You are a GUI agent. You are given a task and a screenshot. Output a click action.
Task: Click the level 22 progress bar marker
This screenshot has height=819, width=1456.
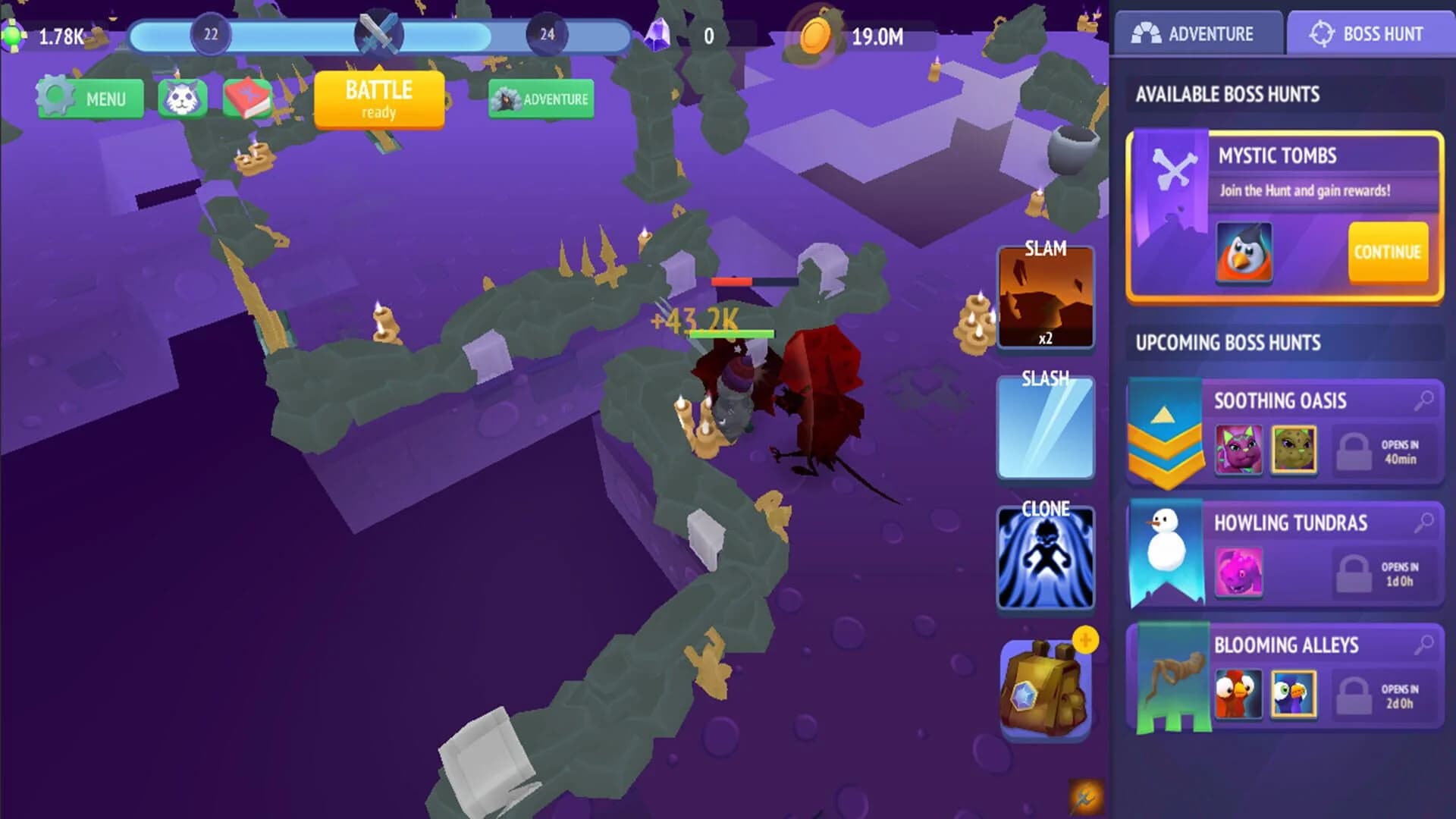[x=210, y=32]
